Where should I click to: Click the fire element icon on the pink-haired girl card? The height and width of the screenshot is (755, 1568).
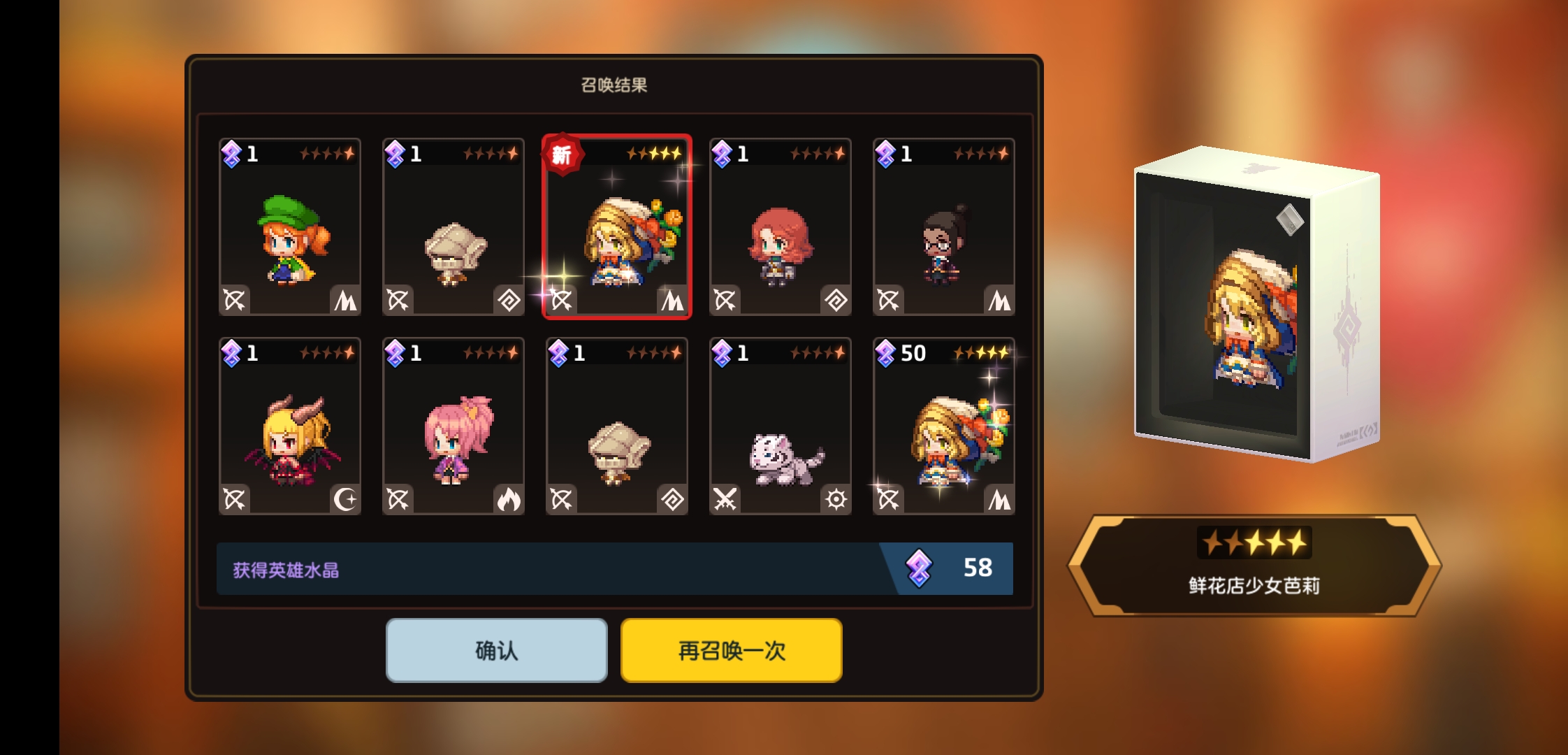click(x=511, y=500)
